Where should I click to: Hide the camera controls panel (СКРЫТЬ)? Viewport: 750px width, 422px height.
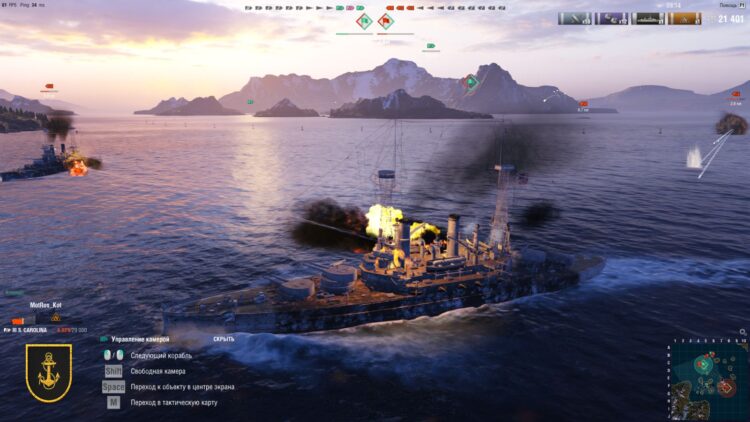point(224,339)
